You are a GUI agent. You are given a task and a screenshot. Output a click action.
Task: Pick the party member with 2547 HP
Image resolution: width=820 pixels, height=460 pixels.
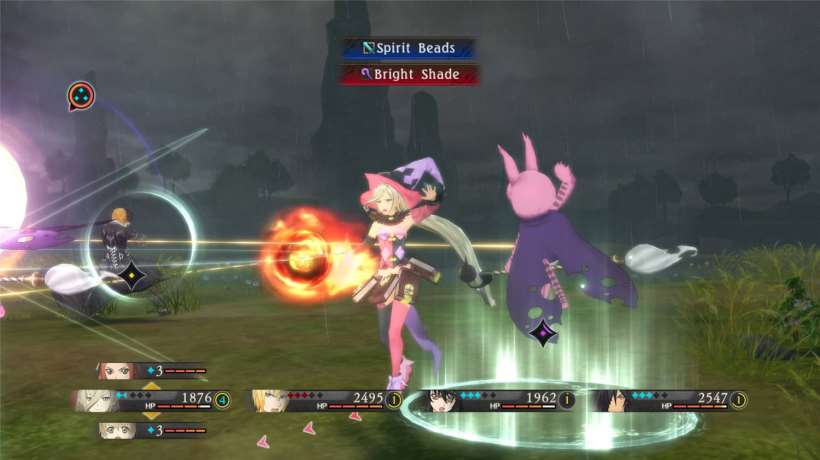coord(667,400)
